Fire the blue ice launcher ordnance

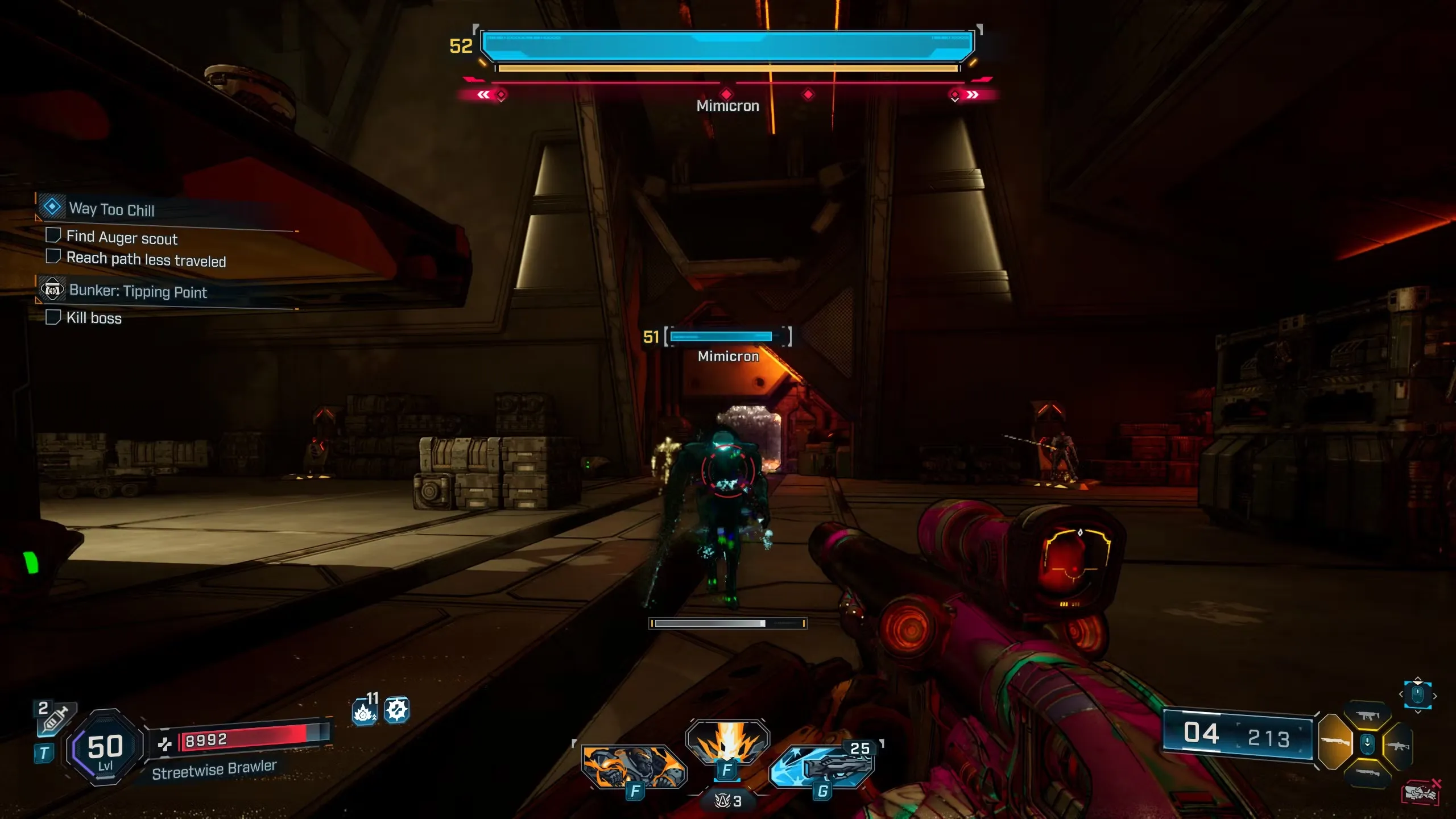click(x=822, y=767)
